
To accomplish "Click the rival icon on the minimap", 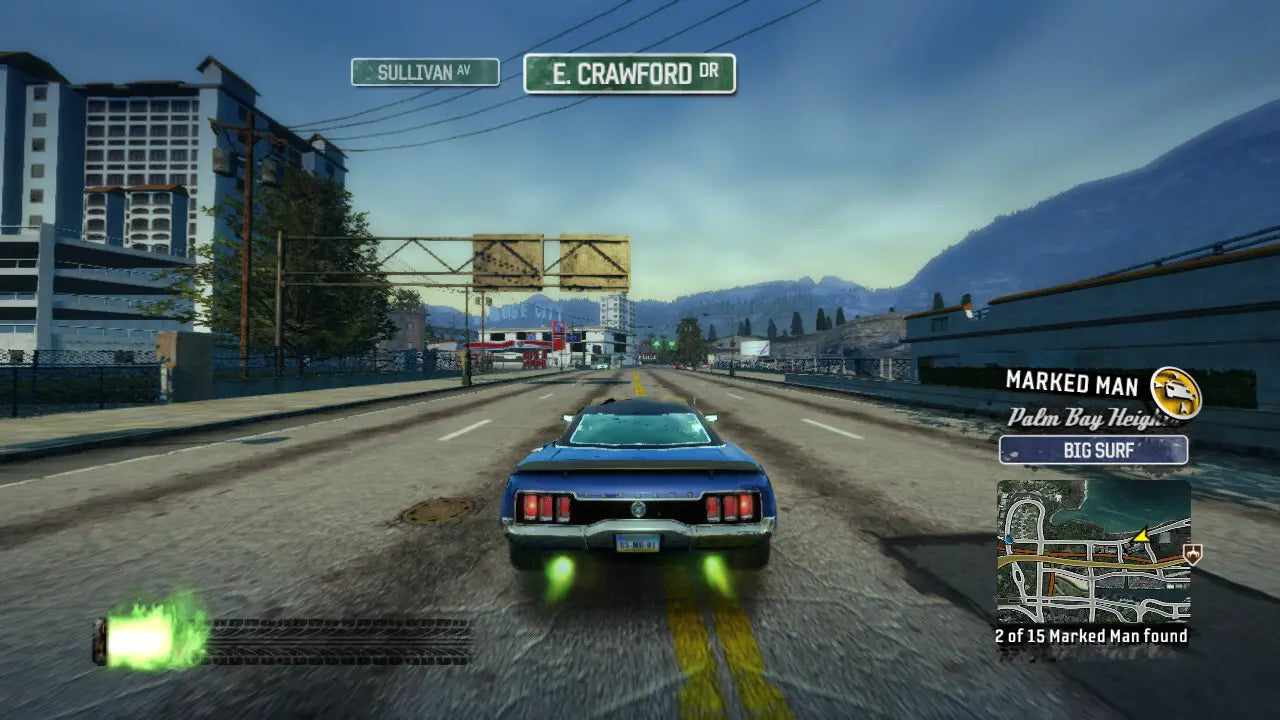I will pyautogui.click(x=1192, y=554).
